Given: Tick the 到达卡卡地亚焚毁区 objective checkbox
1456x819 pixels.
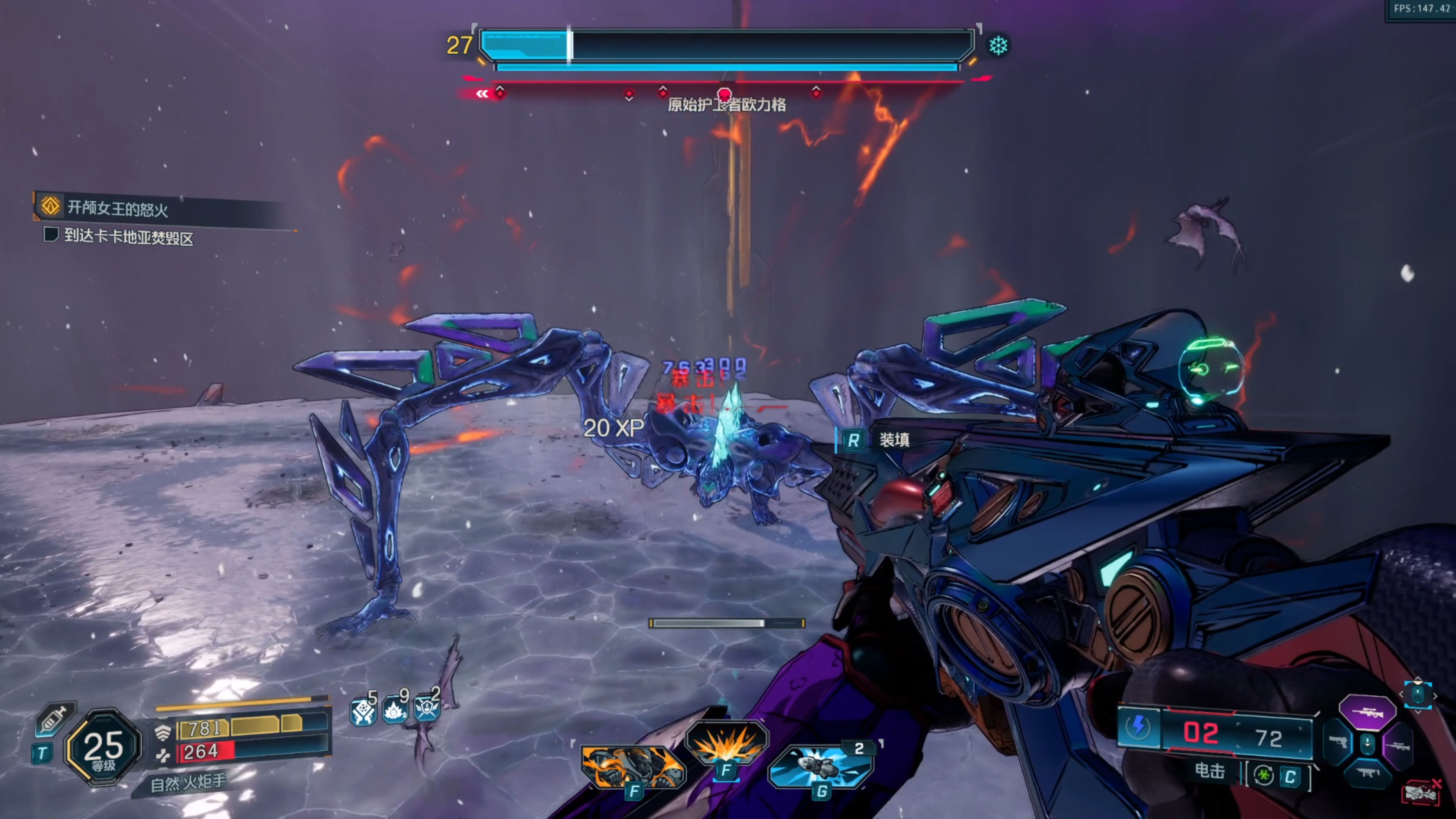Looking at the screenshot, I should 51,235.
